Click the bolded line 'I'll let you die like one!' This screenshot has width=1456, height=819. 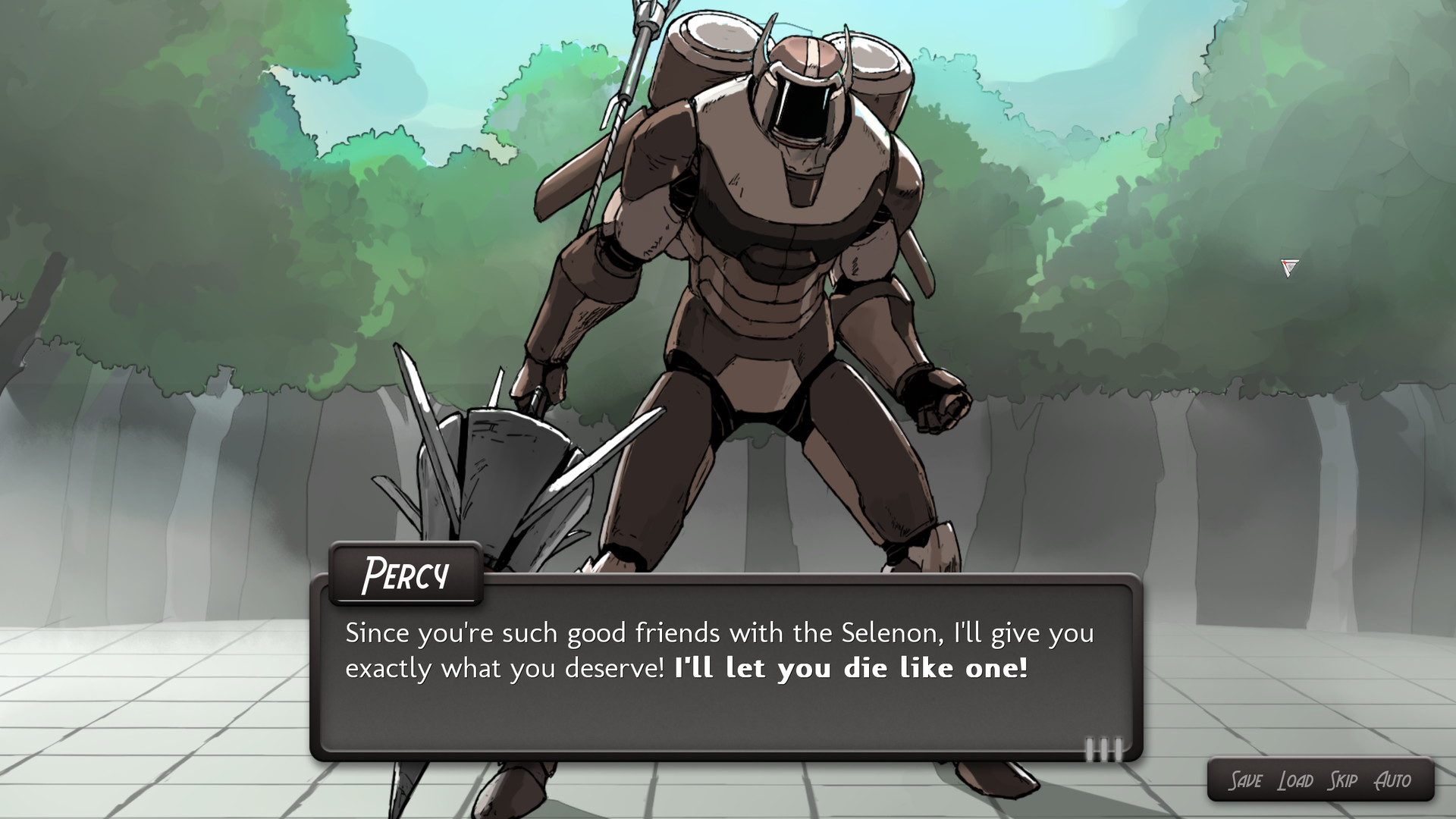click(x=849, y=669)
